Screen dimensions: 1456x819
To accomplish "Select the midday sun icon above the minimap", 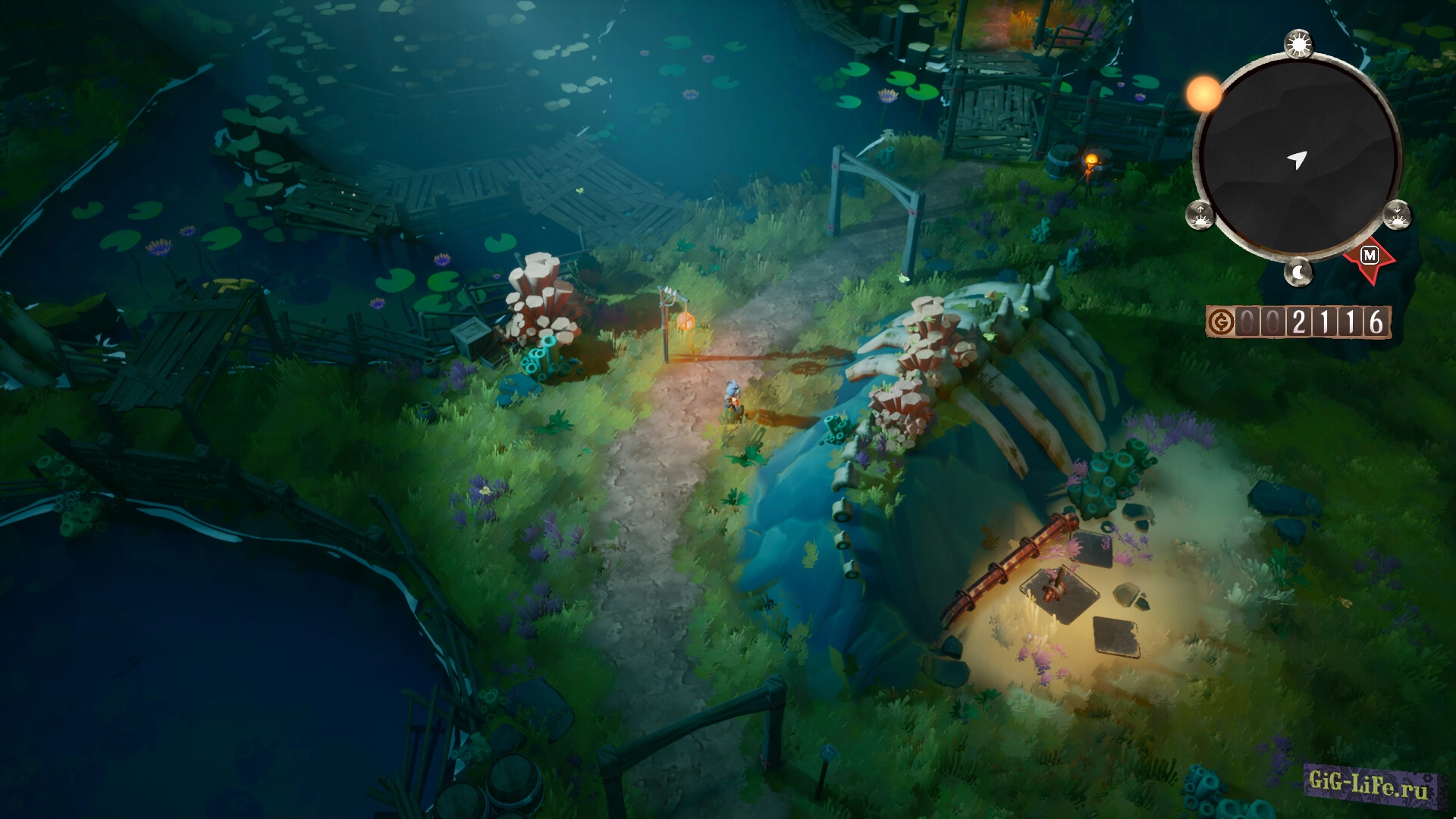I will click(1299, 45).
